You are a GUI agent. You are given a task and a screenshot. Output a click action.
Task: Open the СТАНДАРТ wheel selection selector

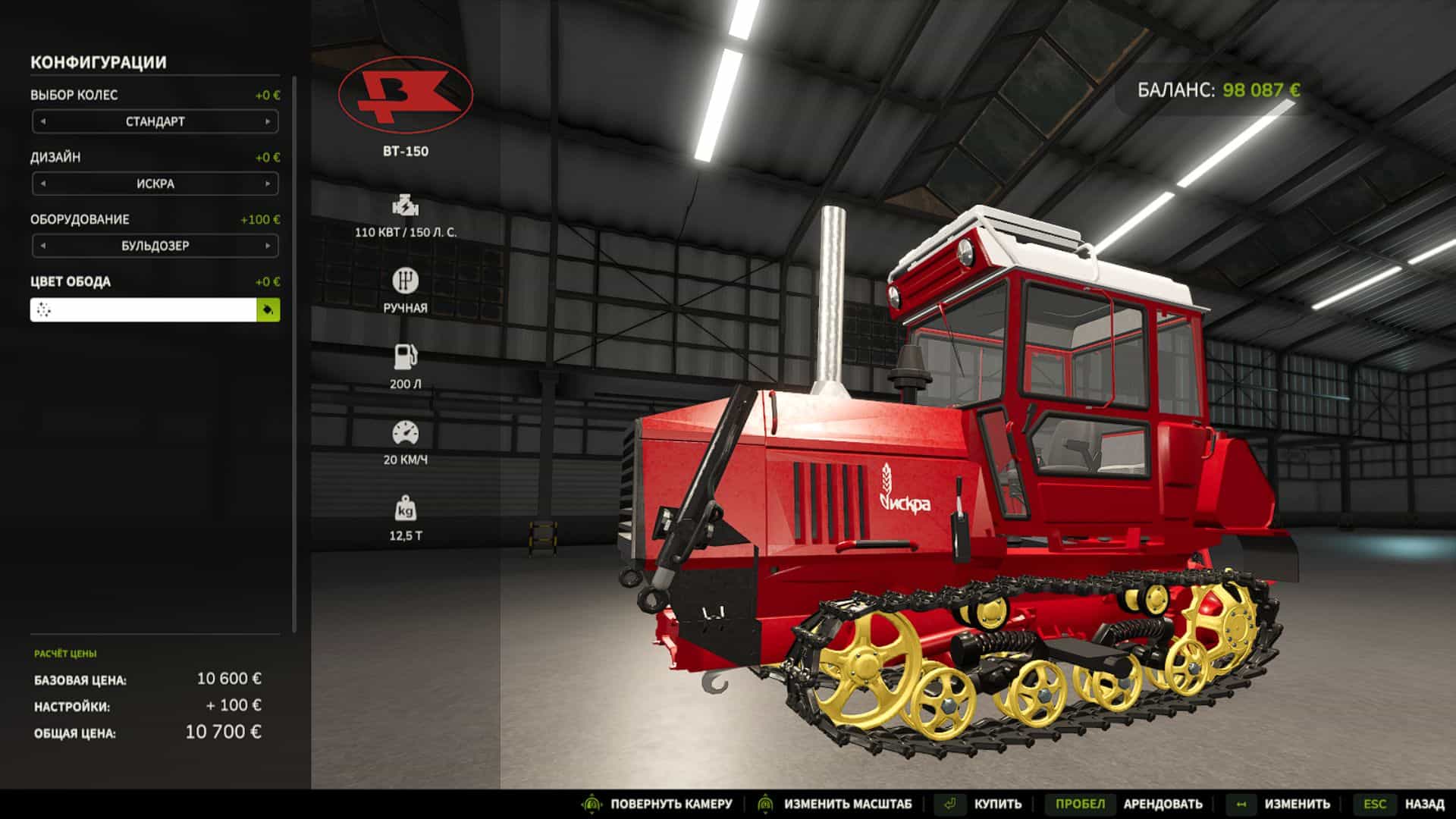point(155,121)
